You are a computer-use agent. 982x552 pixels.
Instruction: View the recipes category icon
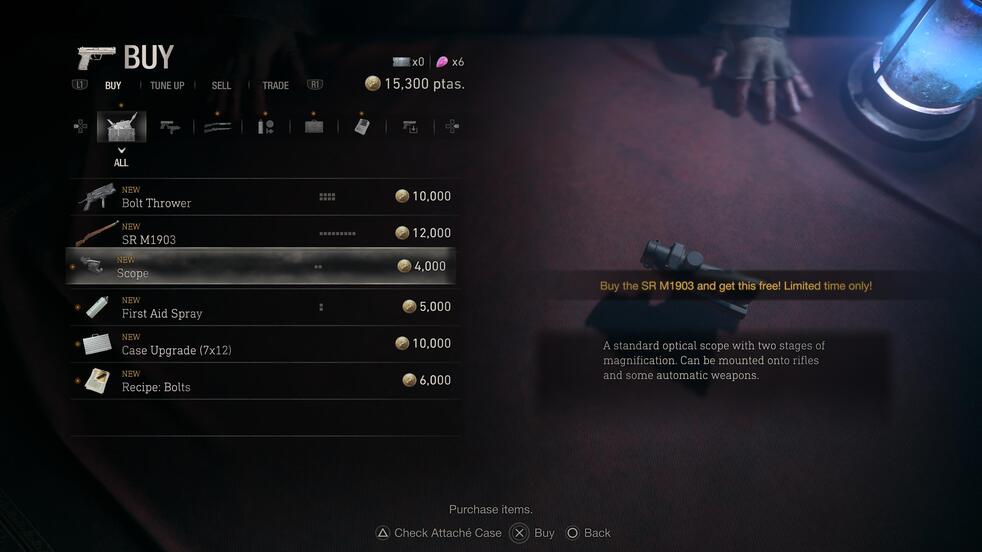point(362,127)
